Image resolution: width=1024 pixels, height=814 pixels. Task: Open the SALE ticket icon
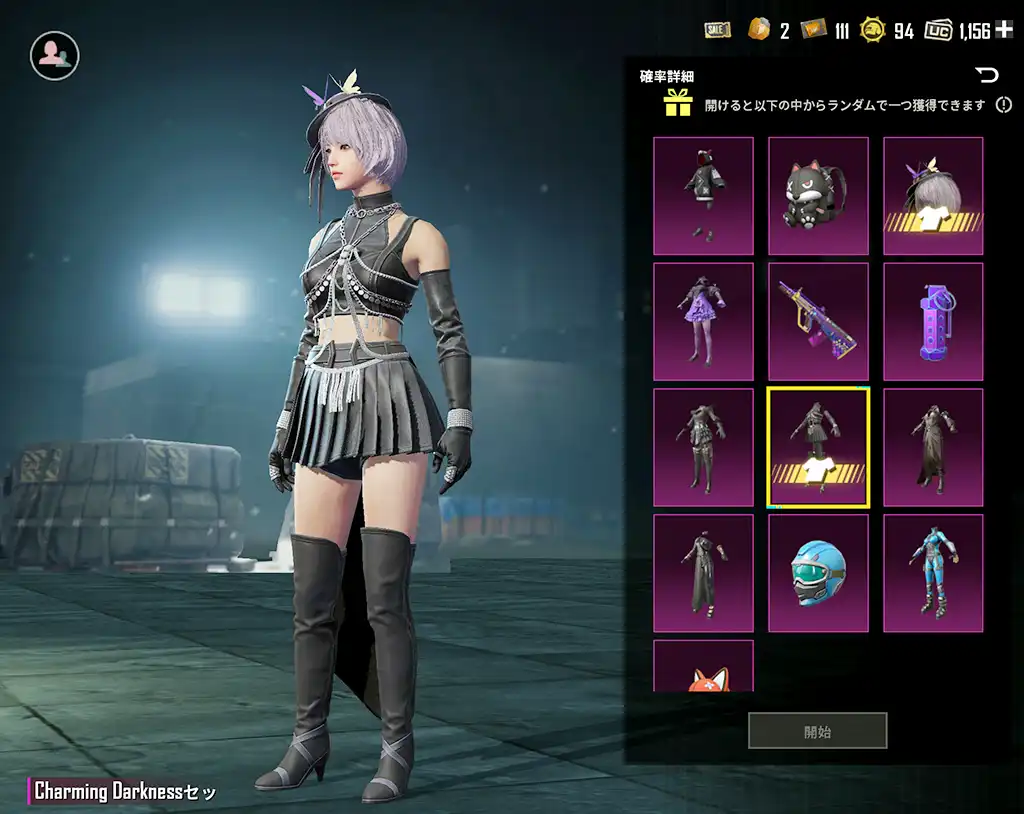[717, 31]
